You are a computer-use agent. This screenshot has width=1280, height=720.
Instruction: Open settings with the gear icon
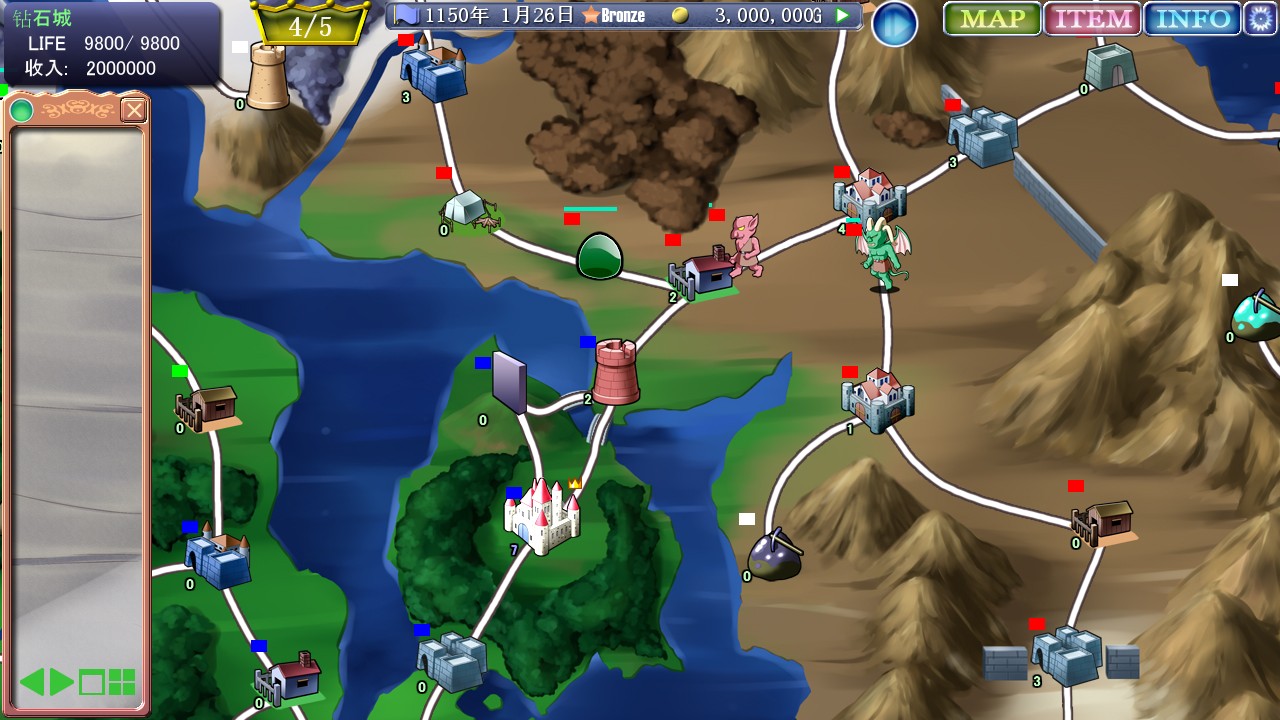coord(1260,19)
